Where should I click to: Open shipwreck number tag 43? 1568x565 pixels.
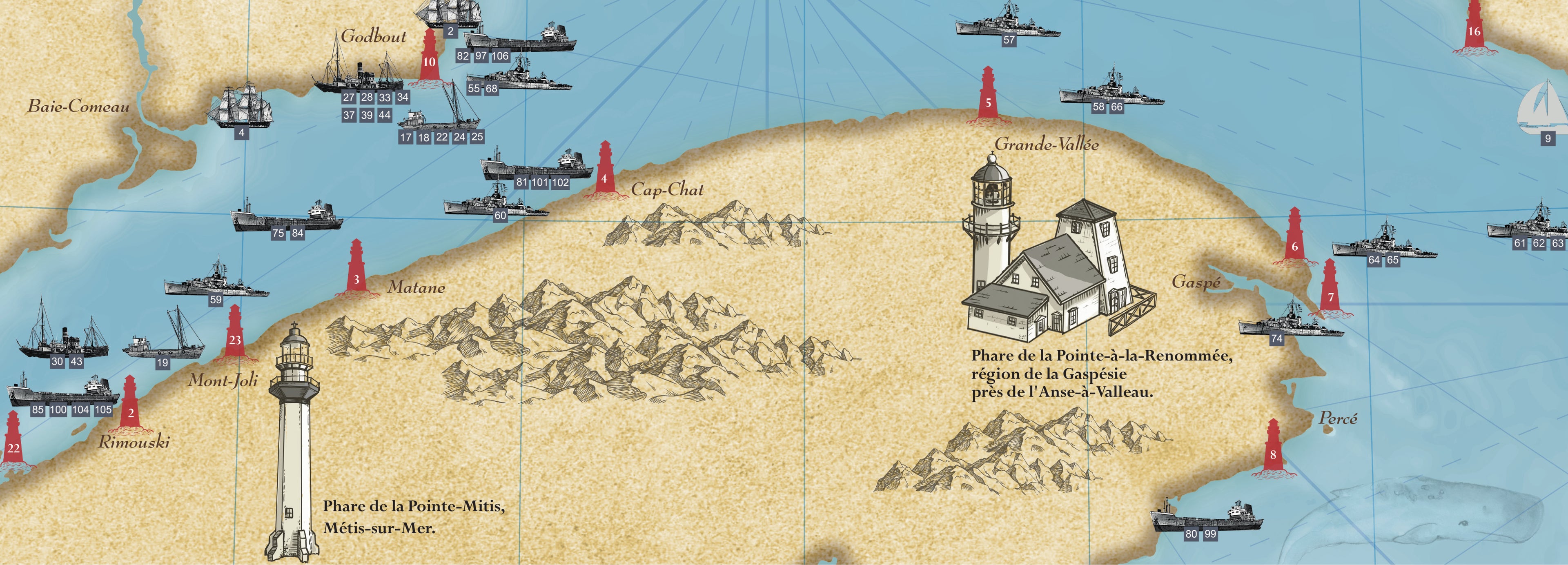(x=76, y=361)
